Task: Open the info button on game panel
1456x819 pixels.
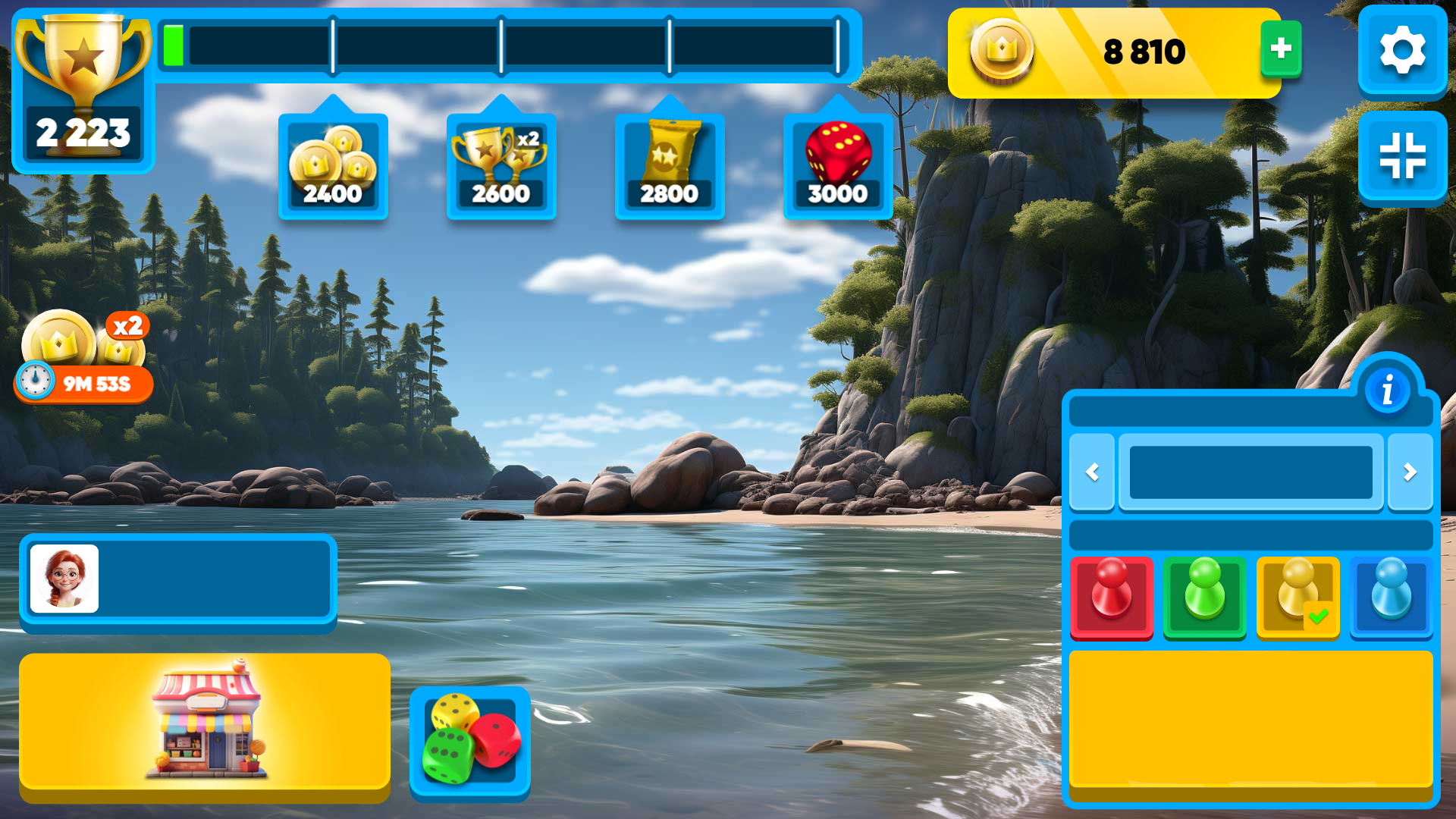Action: click(x=1388, y=389)
